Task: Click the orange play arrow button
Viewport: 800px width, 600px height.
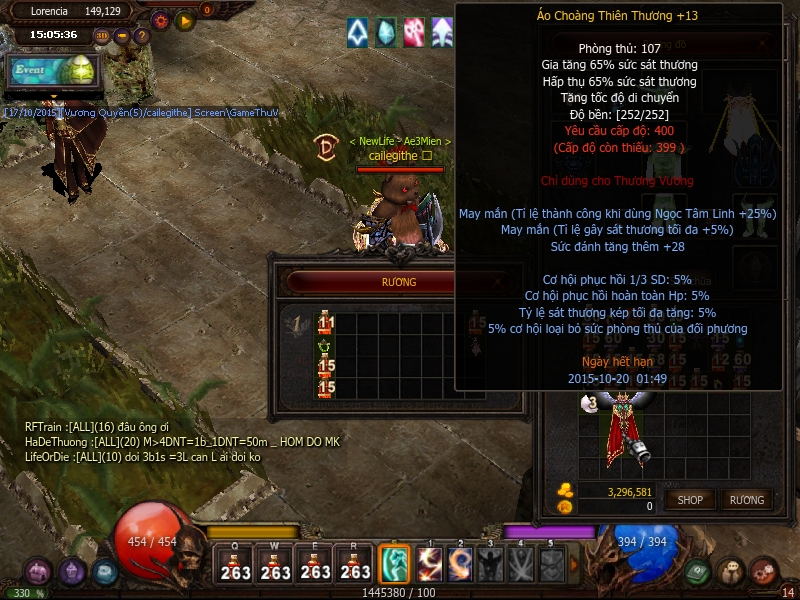Action: [x=184, y=20]
